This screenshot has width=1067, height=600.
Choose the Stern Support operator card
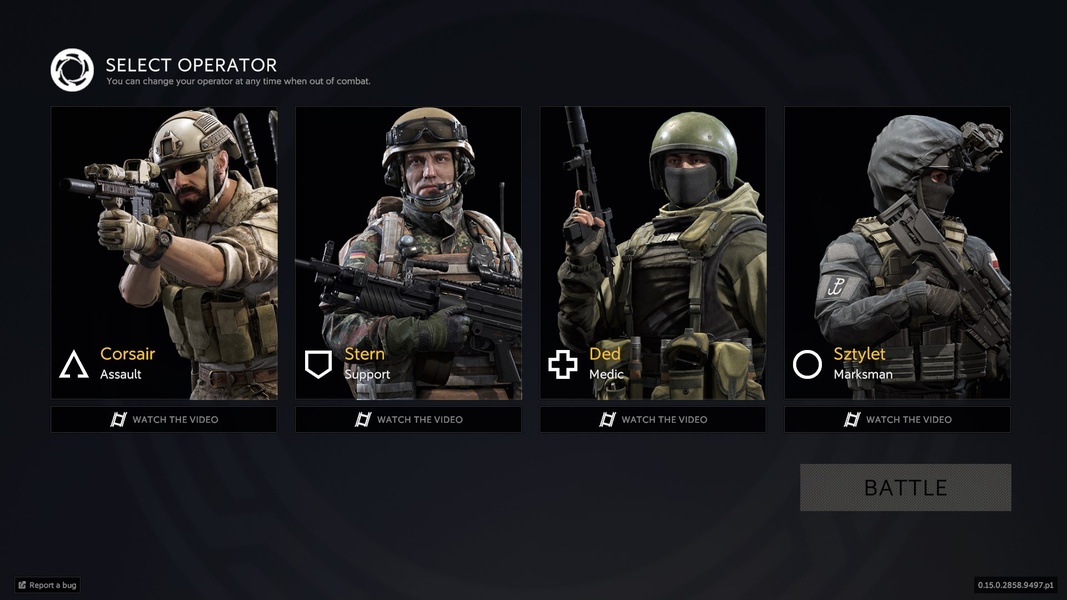click(408, 253)
